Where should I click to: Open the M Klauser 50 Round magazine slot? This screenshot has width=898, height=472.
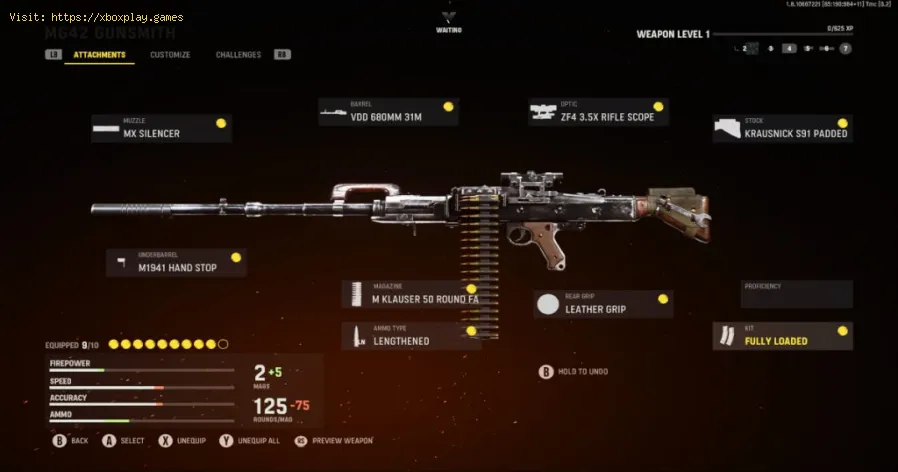point(411,294)
